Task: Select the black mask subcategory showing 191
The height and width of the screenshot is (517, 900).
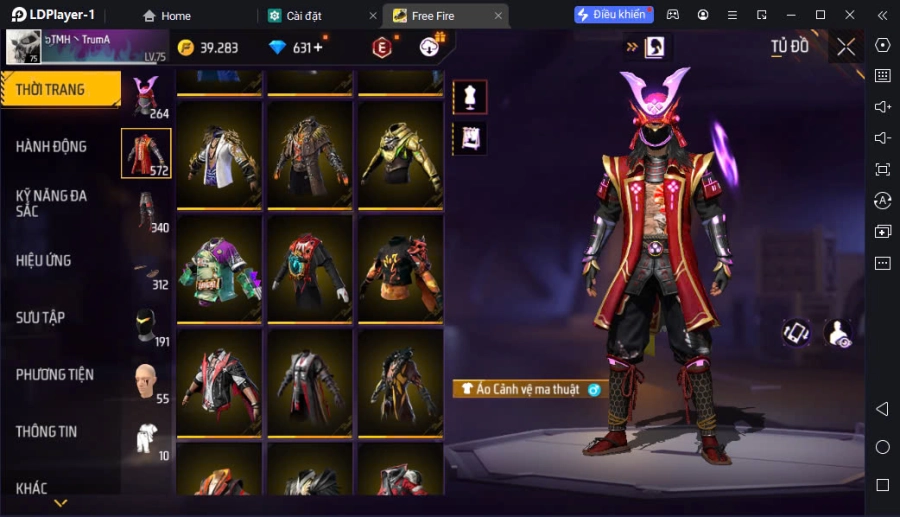Action: 146,326
